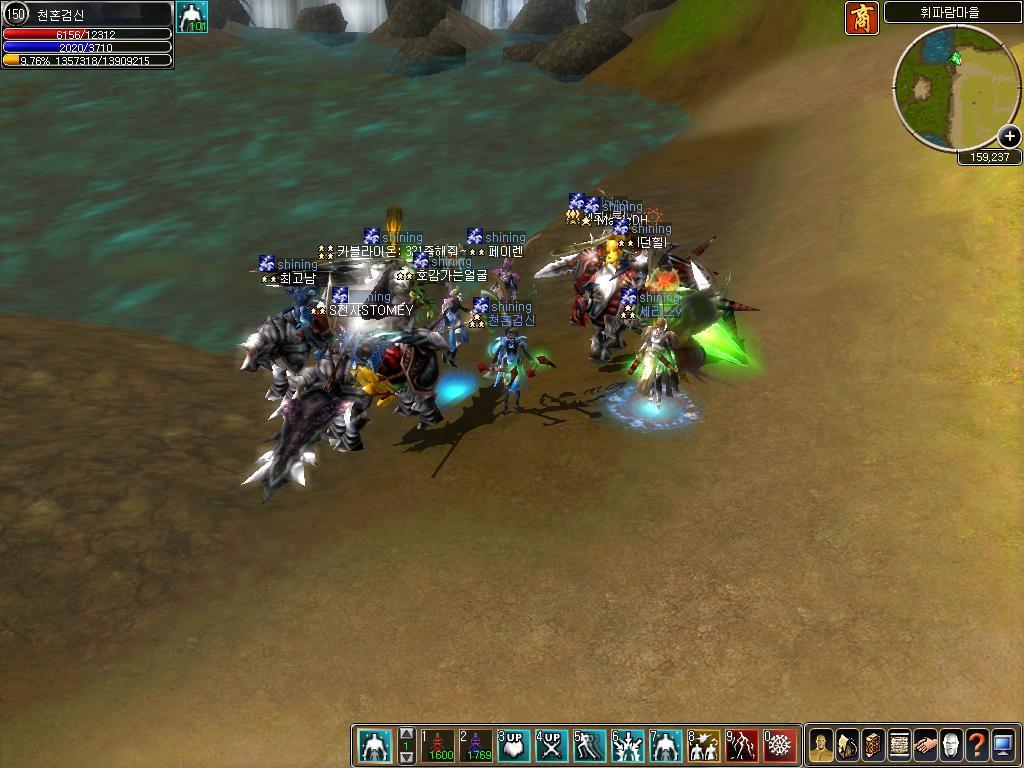Open the red merchant shop icon
This screenshot has width=1024, height=768.
[x=861, y=18]
